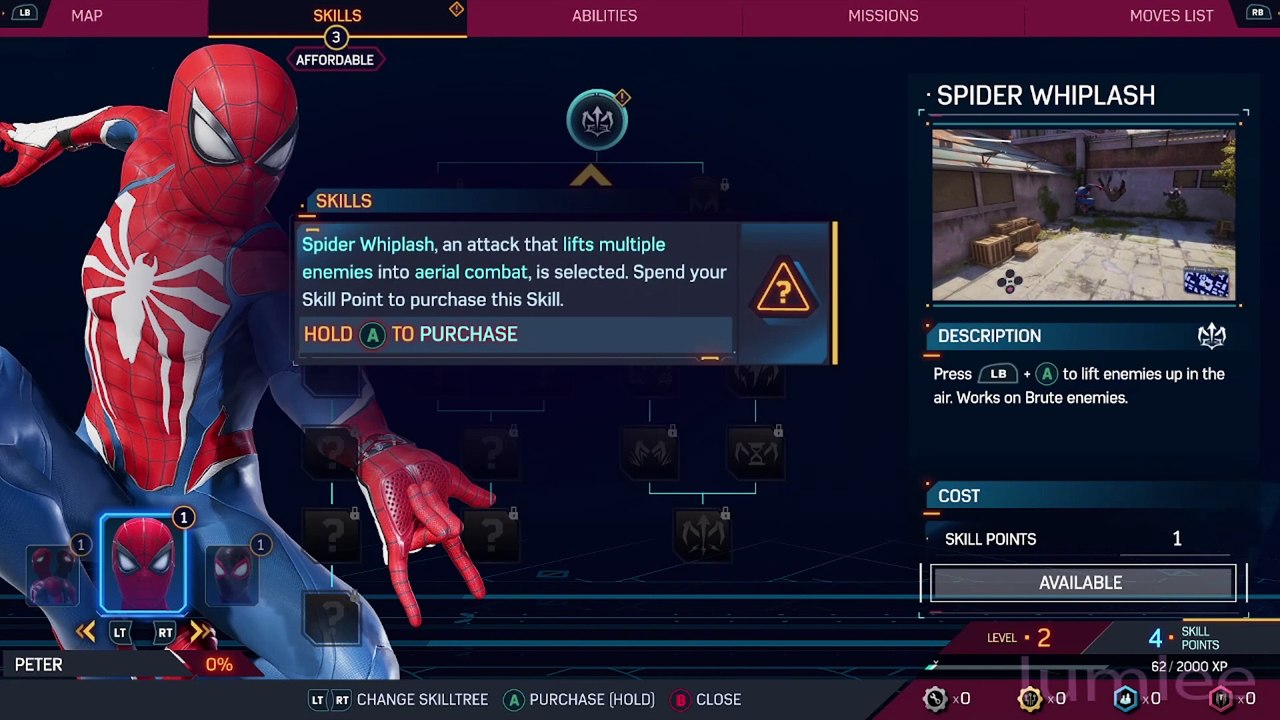This screenshot has width=1280, height=720.
Task: Cycle to the next skill tree arrow
Action: click(x=202, y=632)
